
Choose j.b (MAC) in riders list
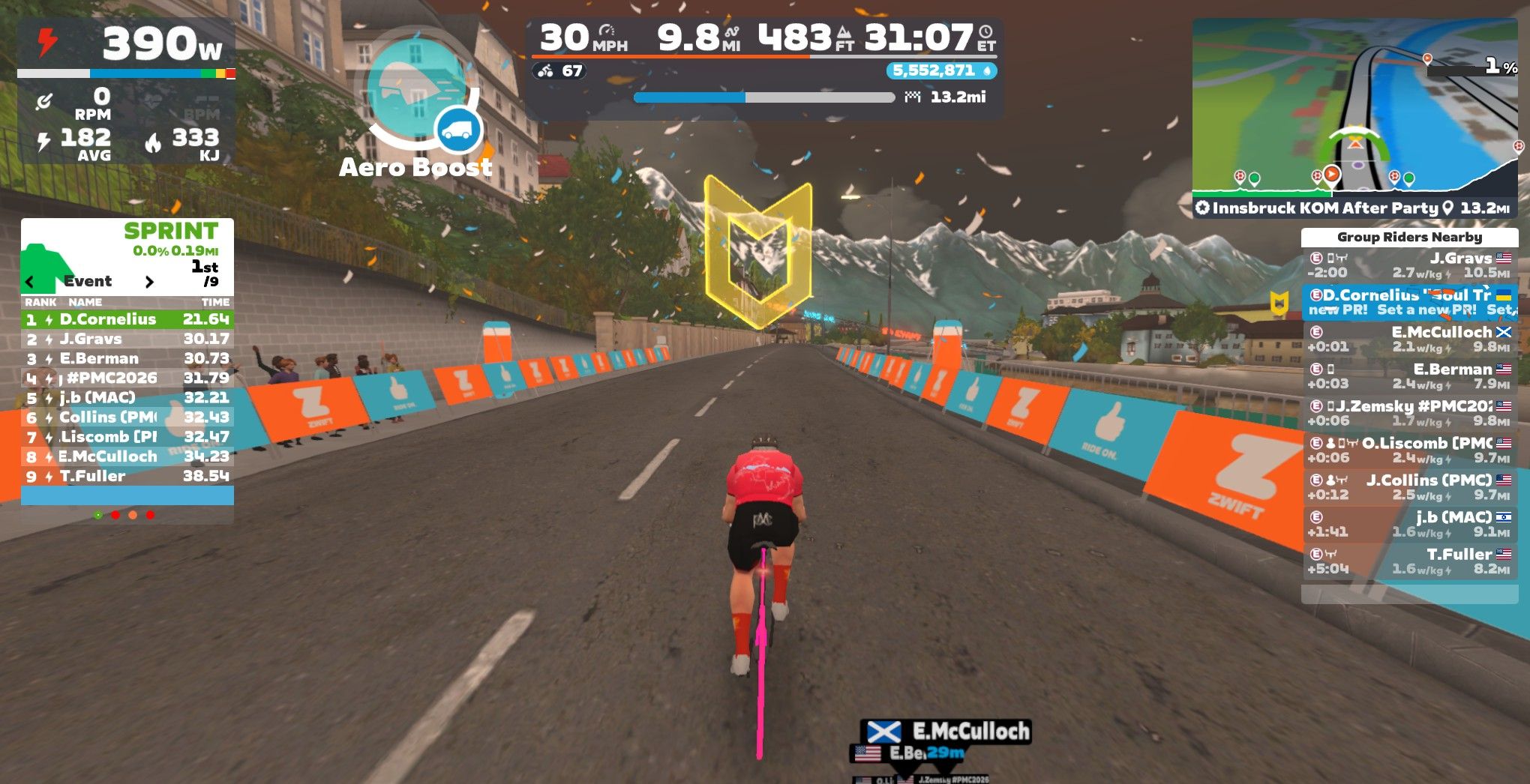click(x=1408, y=524)
